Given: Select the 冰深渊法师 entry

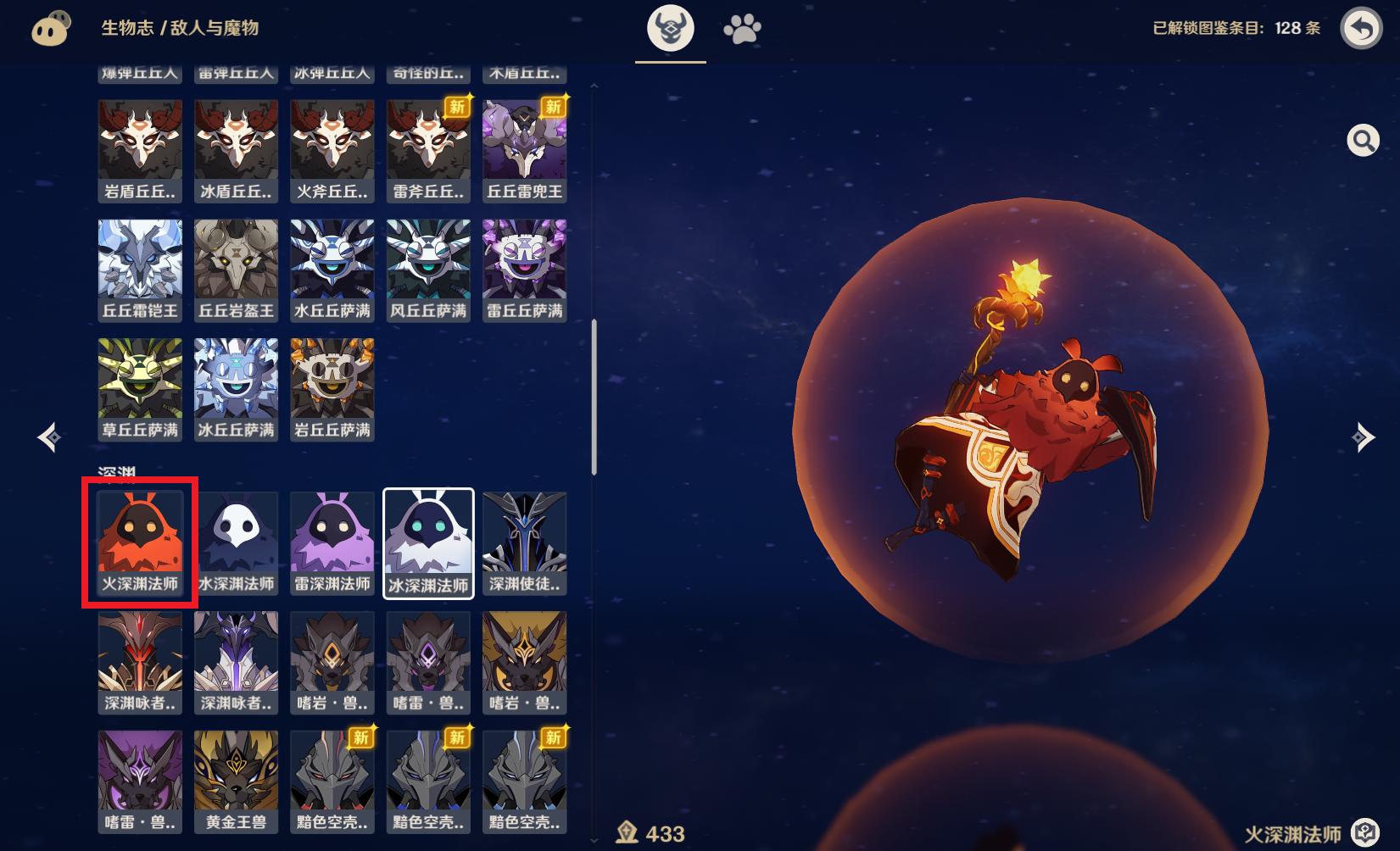Looking at the screenshot, I should point(428,543).
